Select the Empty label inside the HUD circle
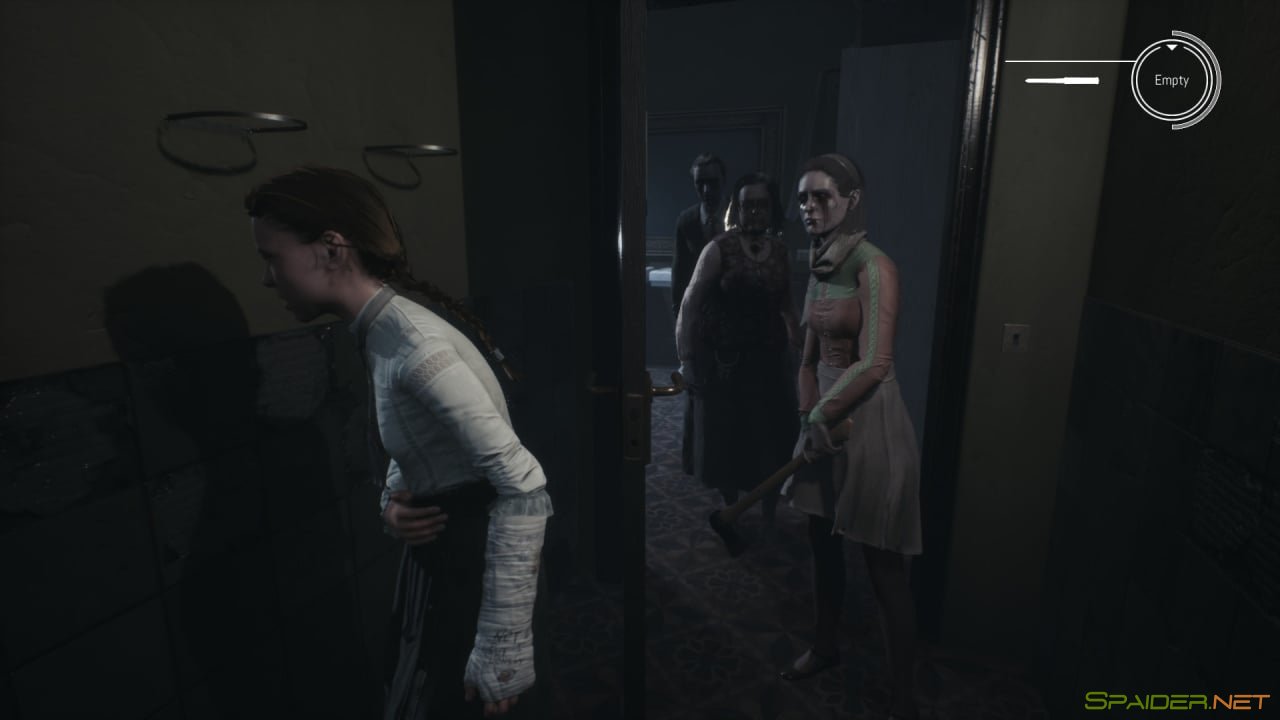This screenshot has width=1280, height=720. point(1172,80)
